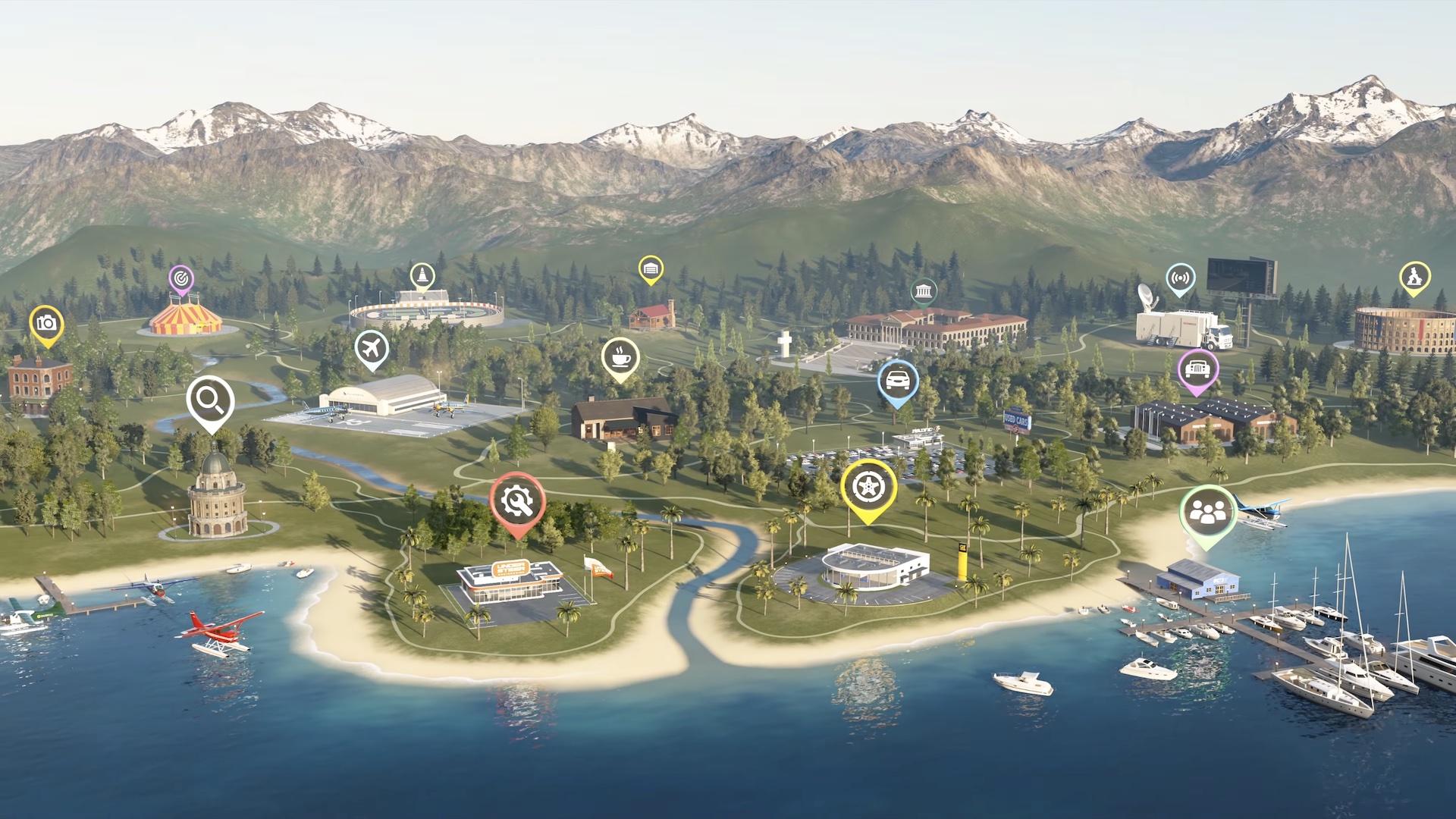The height and width of the screenshot is (819, 1456).
Task: Select the blue car pin
Action: [898, 380]
